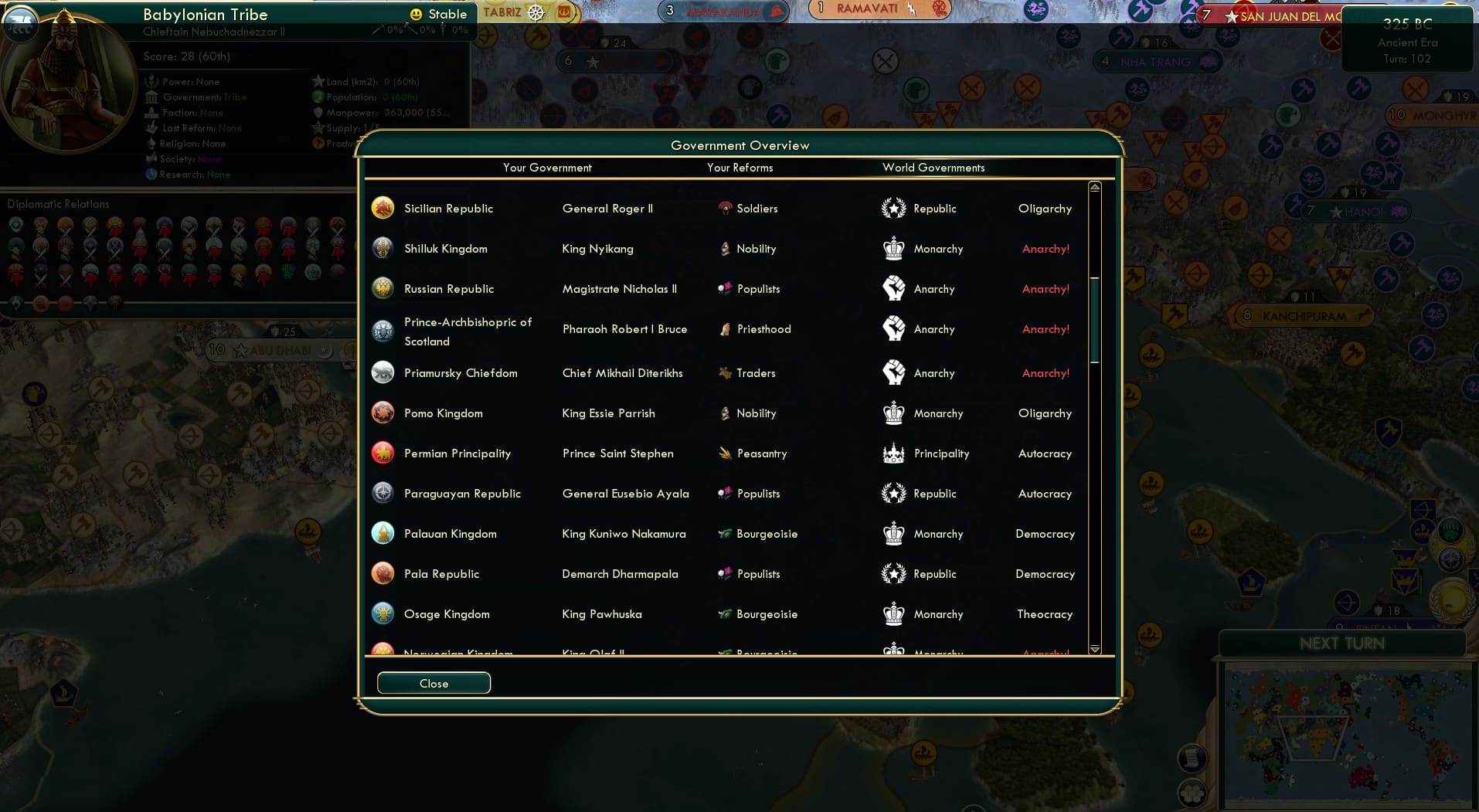The width and height of the screenshot is (1479, 812).
Task: Click the Bourgeoisie icon for Osage Kingdom
Action: pos(725,613)
